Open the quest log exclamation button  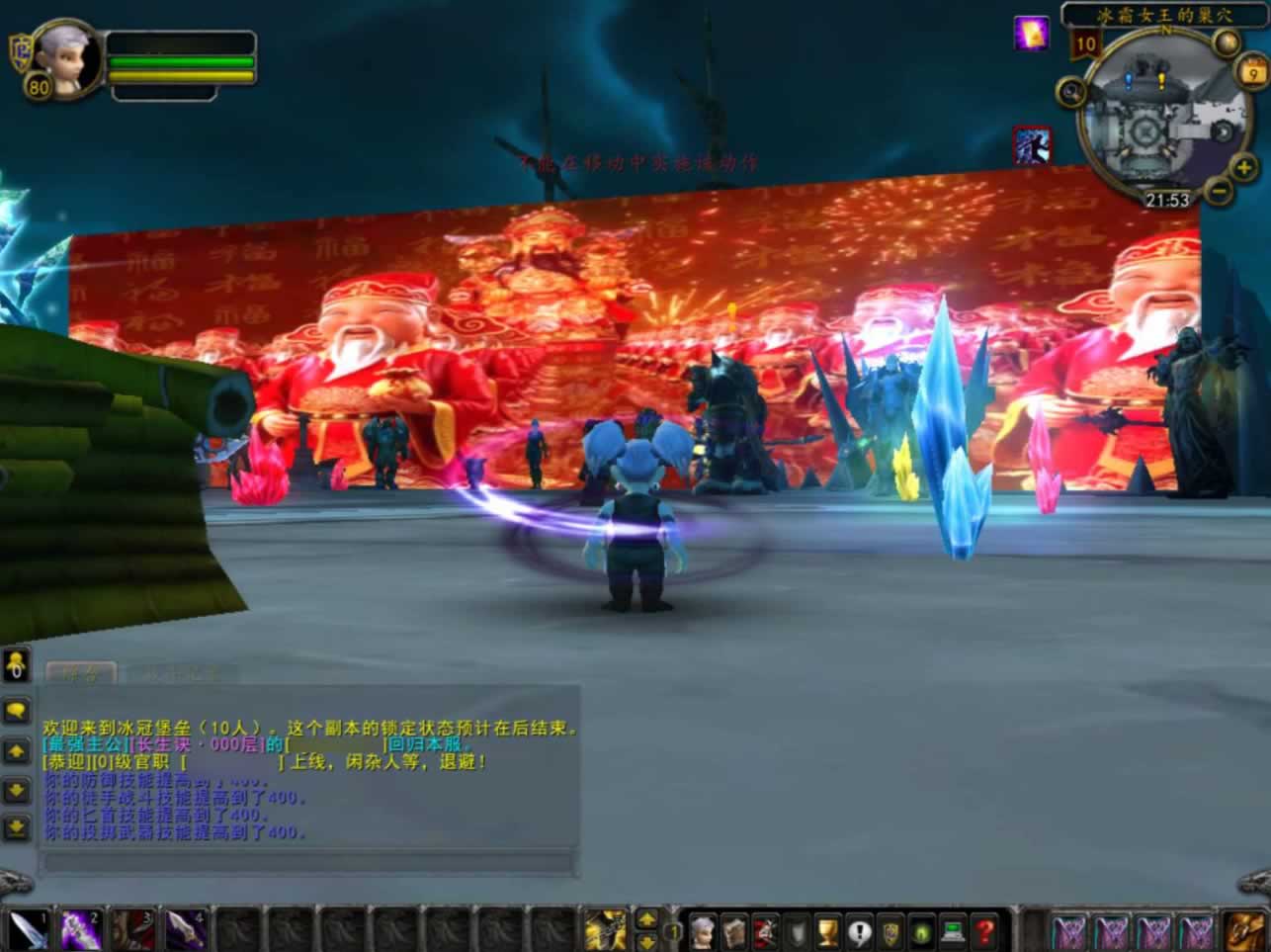coord(859,930)
